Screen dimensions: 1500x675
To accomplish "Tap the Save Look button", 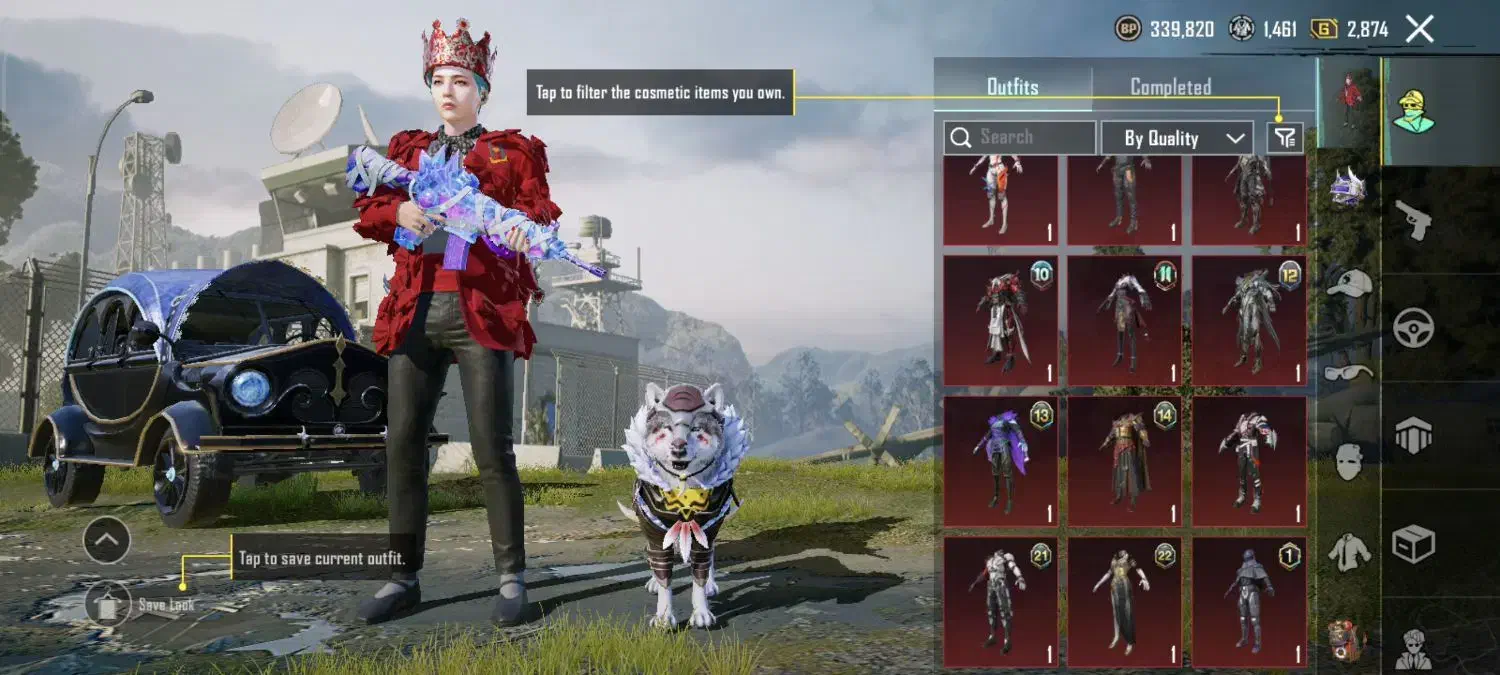I will (x=108, y=604).
